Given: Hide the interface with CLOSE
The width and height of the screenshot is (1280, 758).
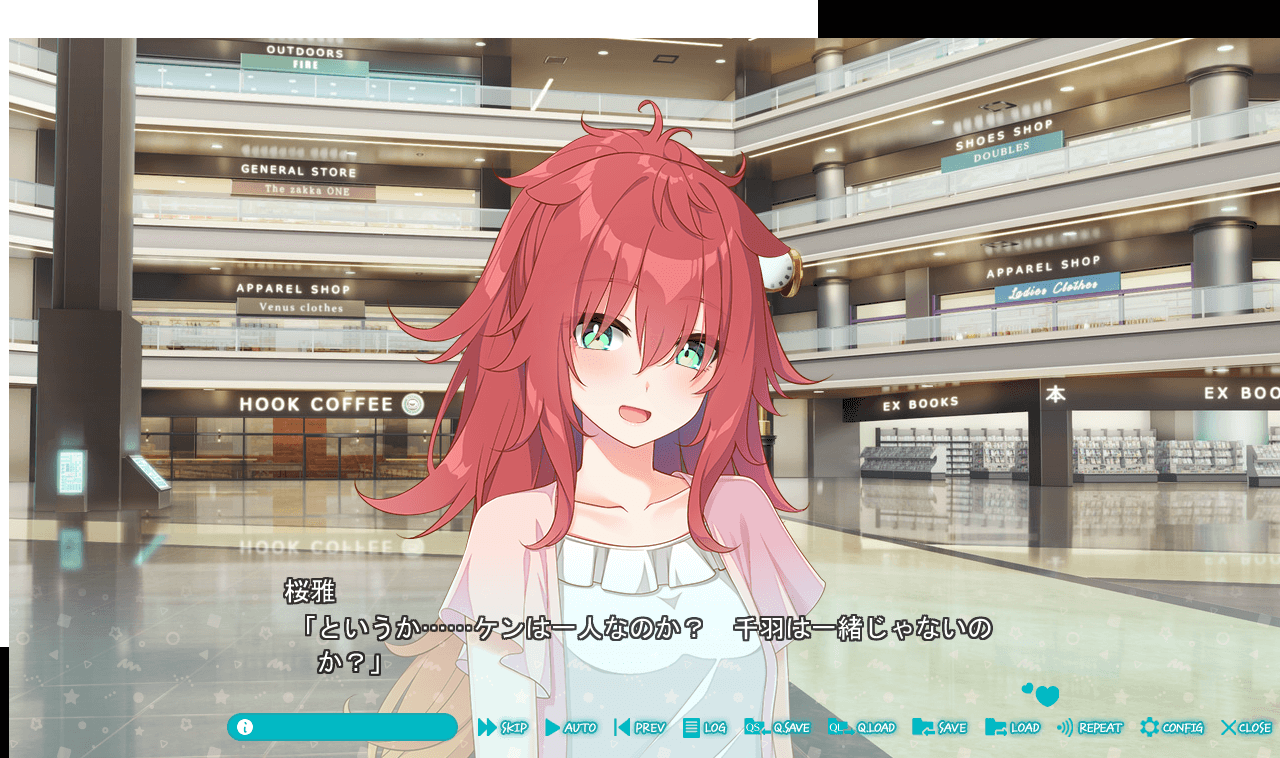Looking at the screenshot, I should tap(1246, 727).
